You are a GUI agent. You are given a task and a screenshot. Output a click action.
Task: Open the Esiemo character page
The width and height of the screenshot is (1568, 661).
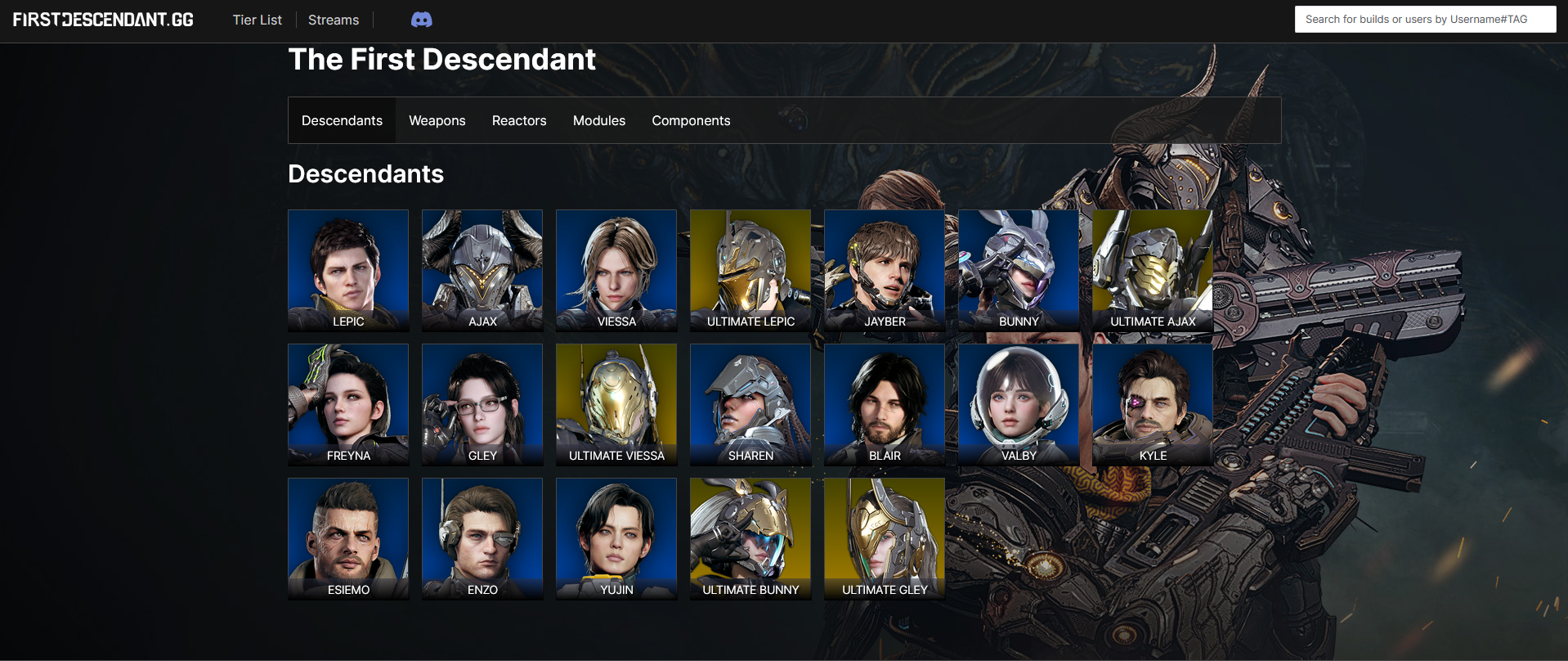(347, 538)
